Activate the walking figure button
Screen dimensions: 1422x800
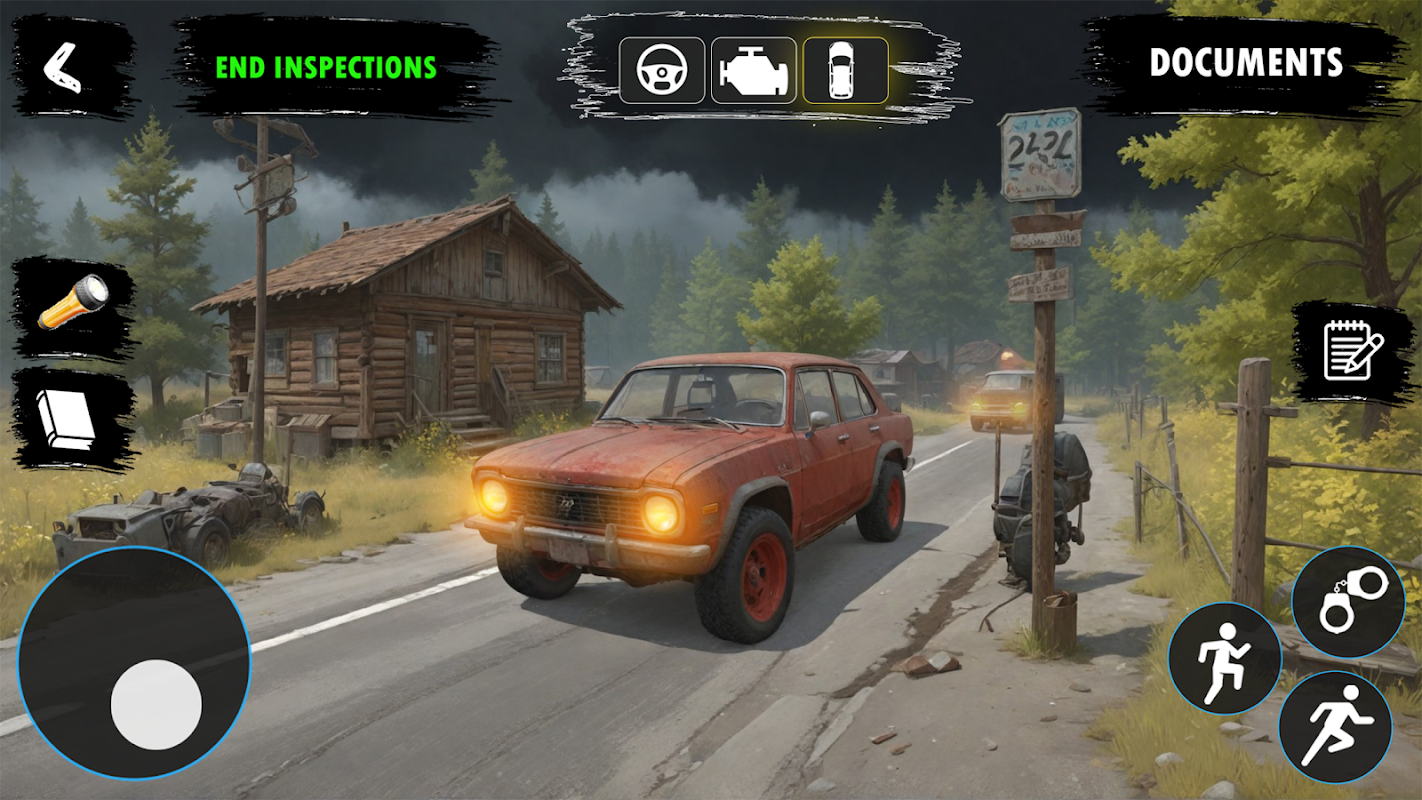coord(1224,660)
